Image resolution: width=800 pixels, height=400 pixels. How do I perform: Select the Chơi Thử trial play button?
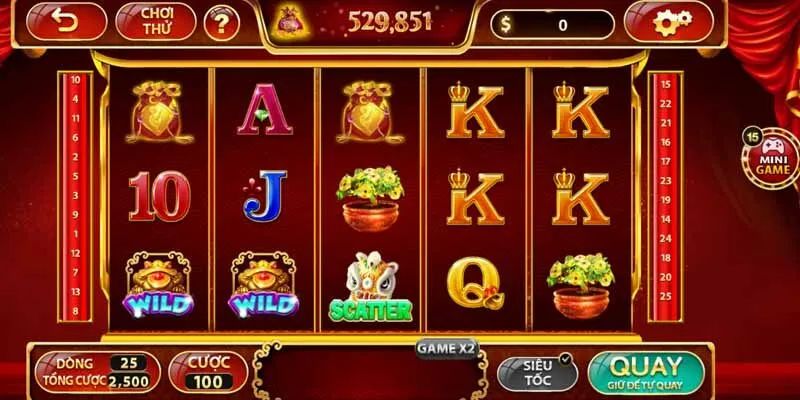click(155, 22)
